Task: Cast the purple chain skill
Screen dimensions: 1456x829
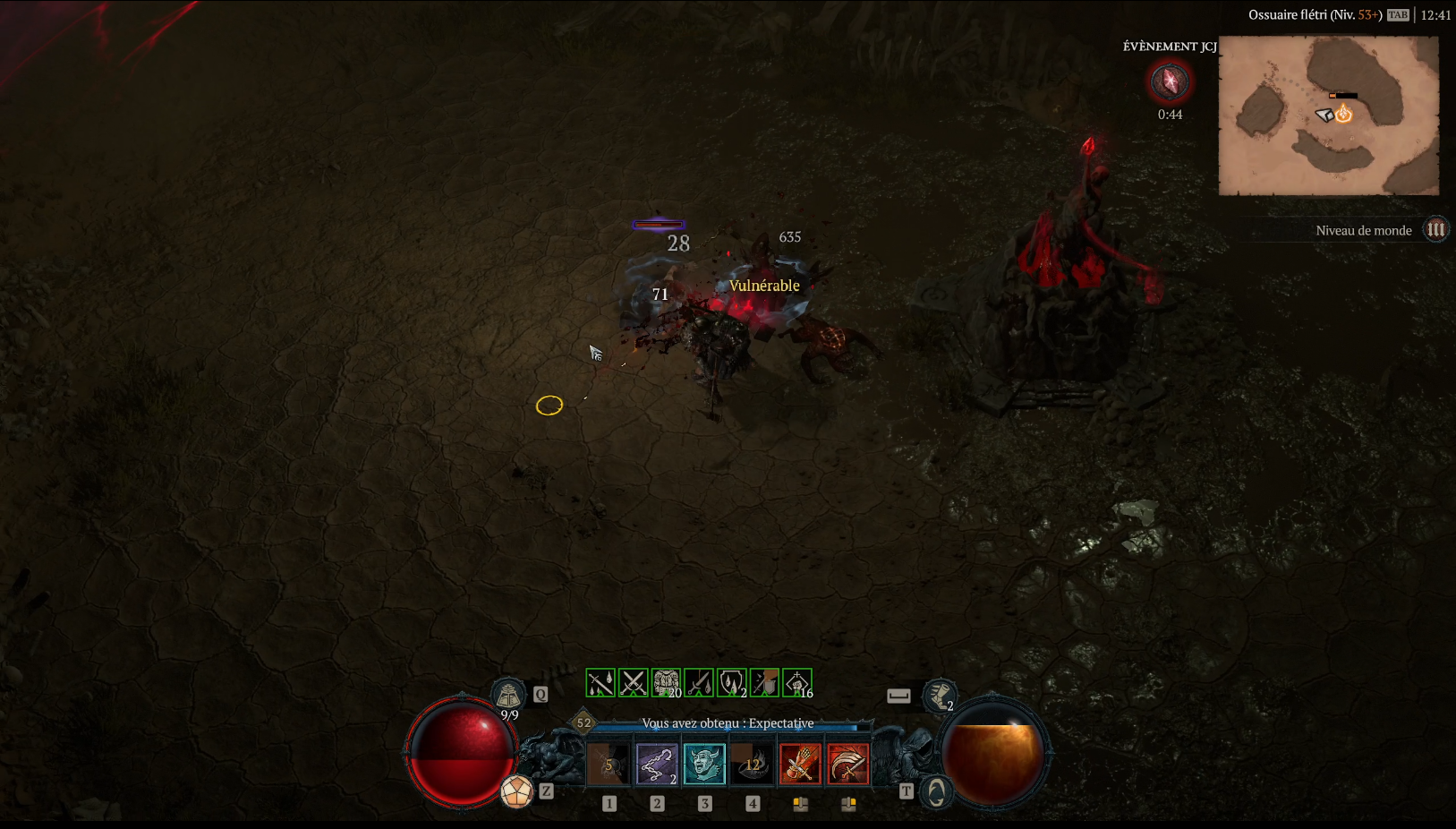Action: (x=657, y=764)
